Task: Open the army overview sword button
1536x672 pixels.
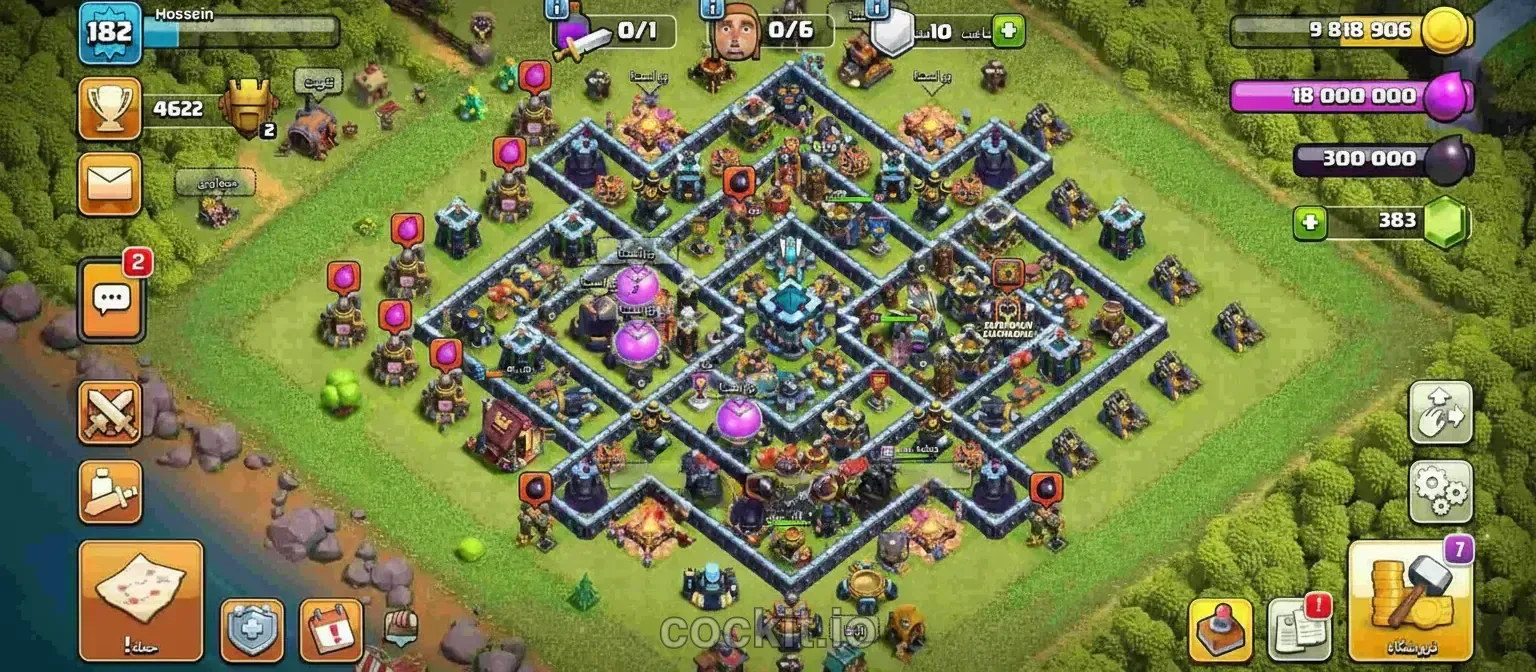Action: pyautogui.click(x=110, y=491)
